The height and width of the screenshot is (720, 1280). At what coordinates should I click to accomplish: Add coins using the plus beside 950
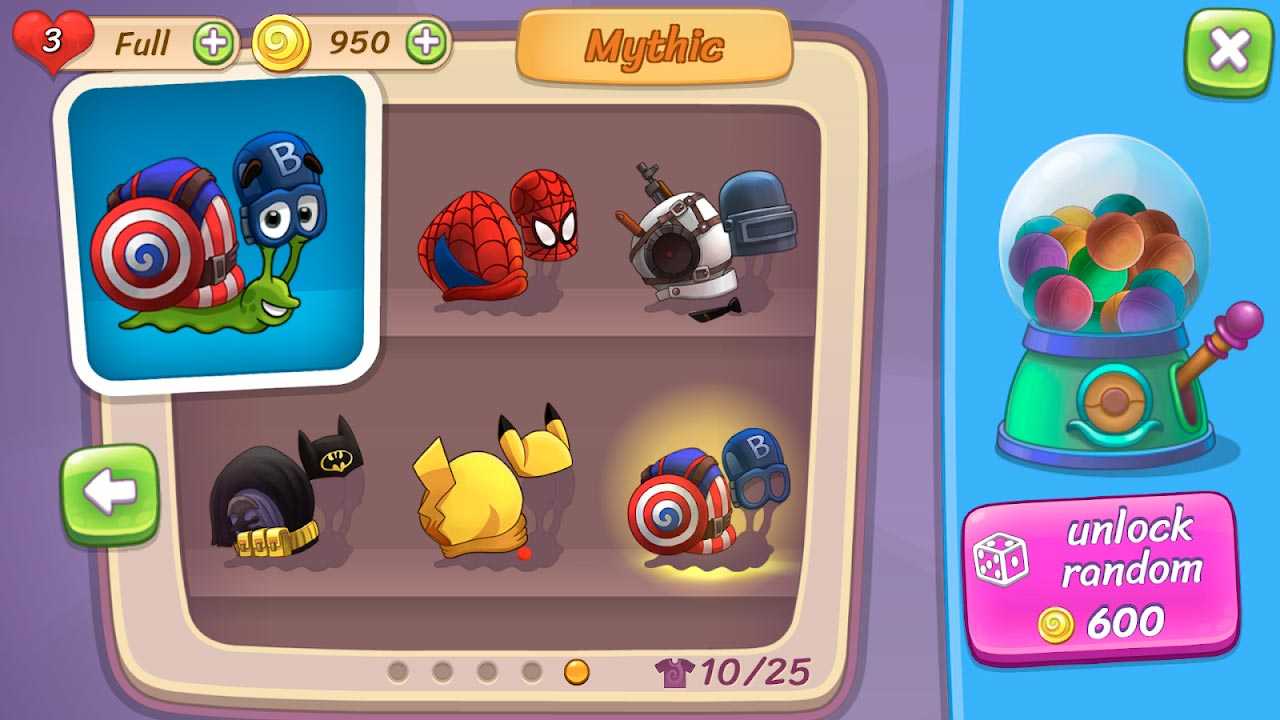427,43
